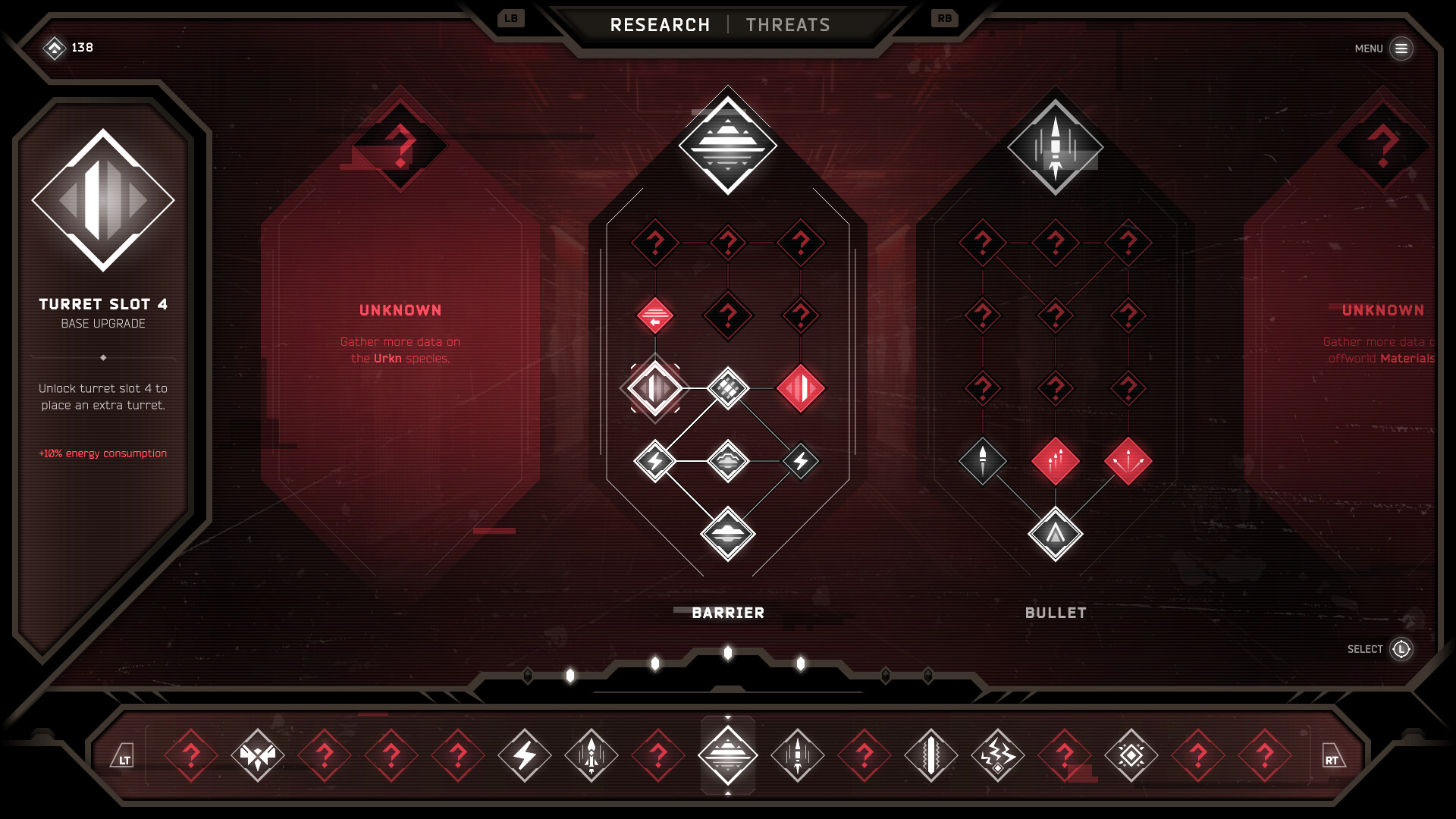Screen dimensions: 1456x819
Task: Click the highlighted center page dot indicator
Action: [x=727, y=654]
